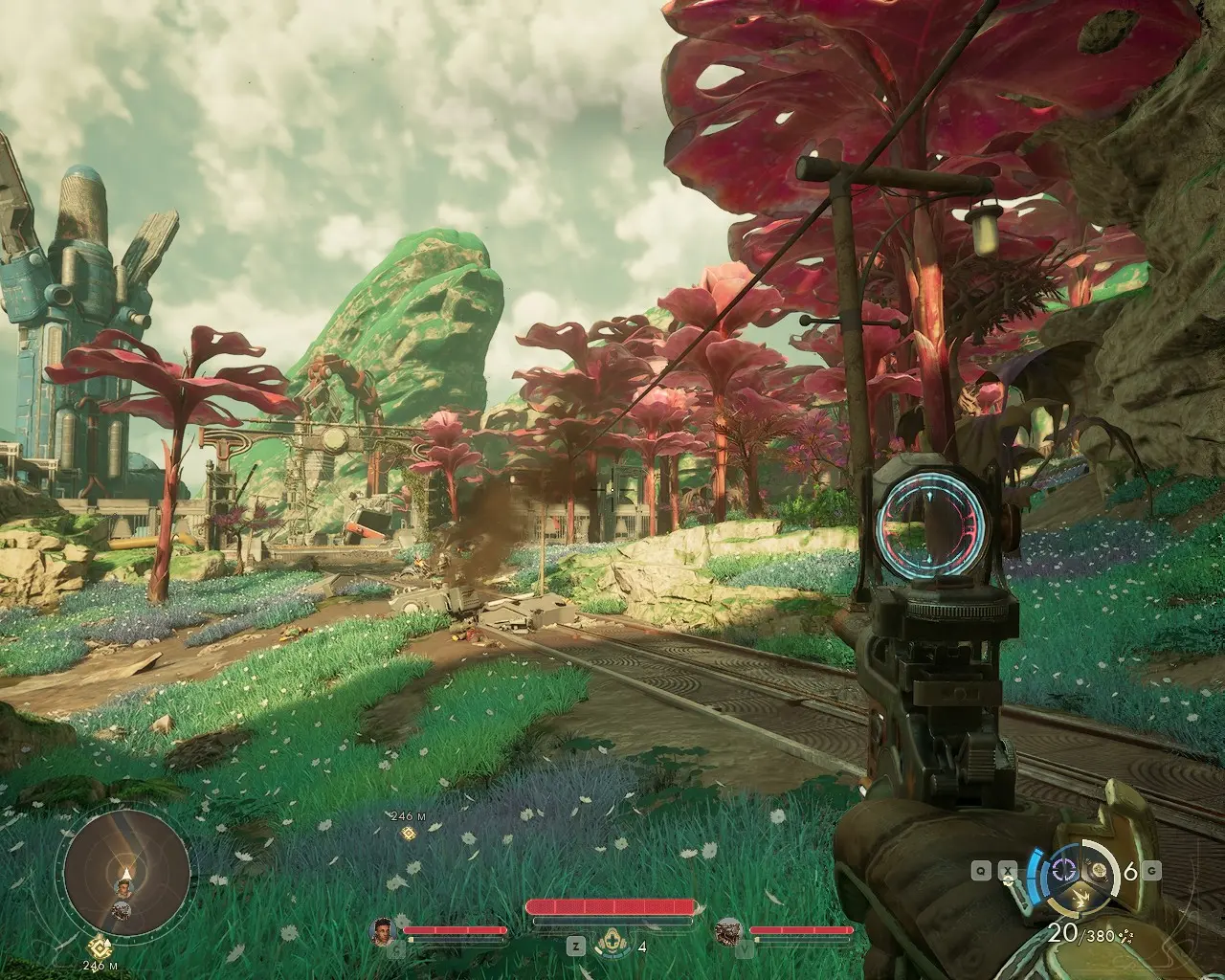The image size is (1225, 980).
Task: Select the creature companion portrait
Action: point(730,929)
